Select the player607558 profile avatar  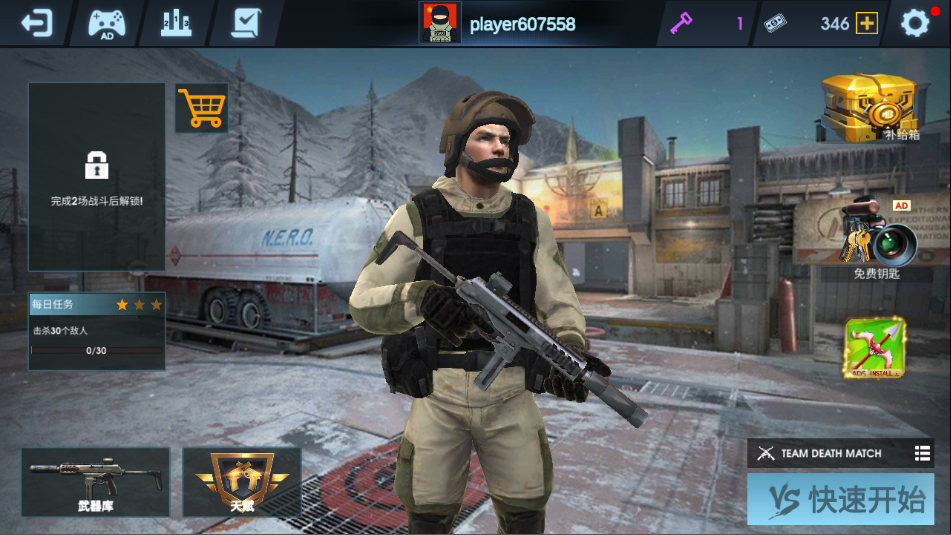[x=440, y=23]
